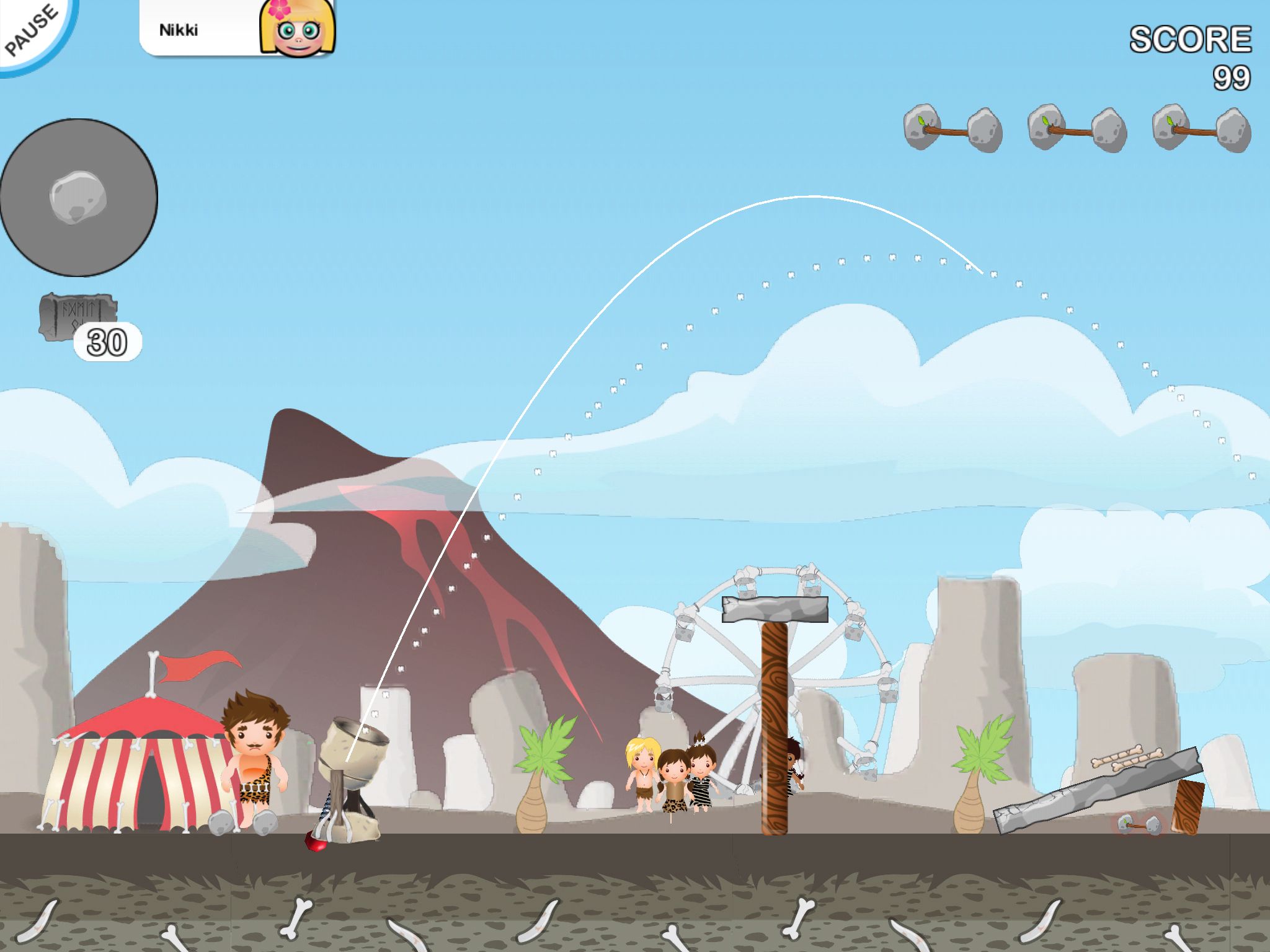Tap the round stone ammo button
Viewport: 1270px width, 952px height.
tap(78, 198)
